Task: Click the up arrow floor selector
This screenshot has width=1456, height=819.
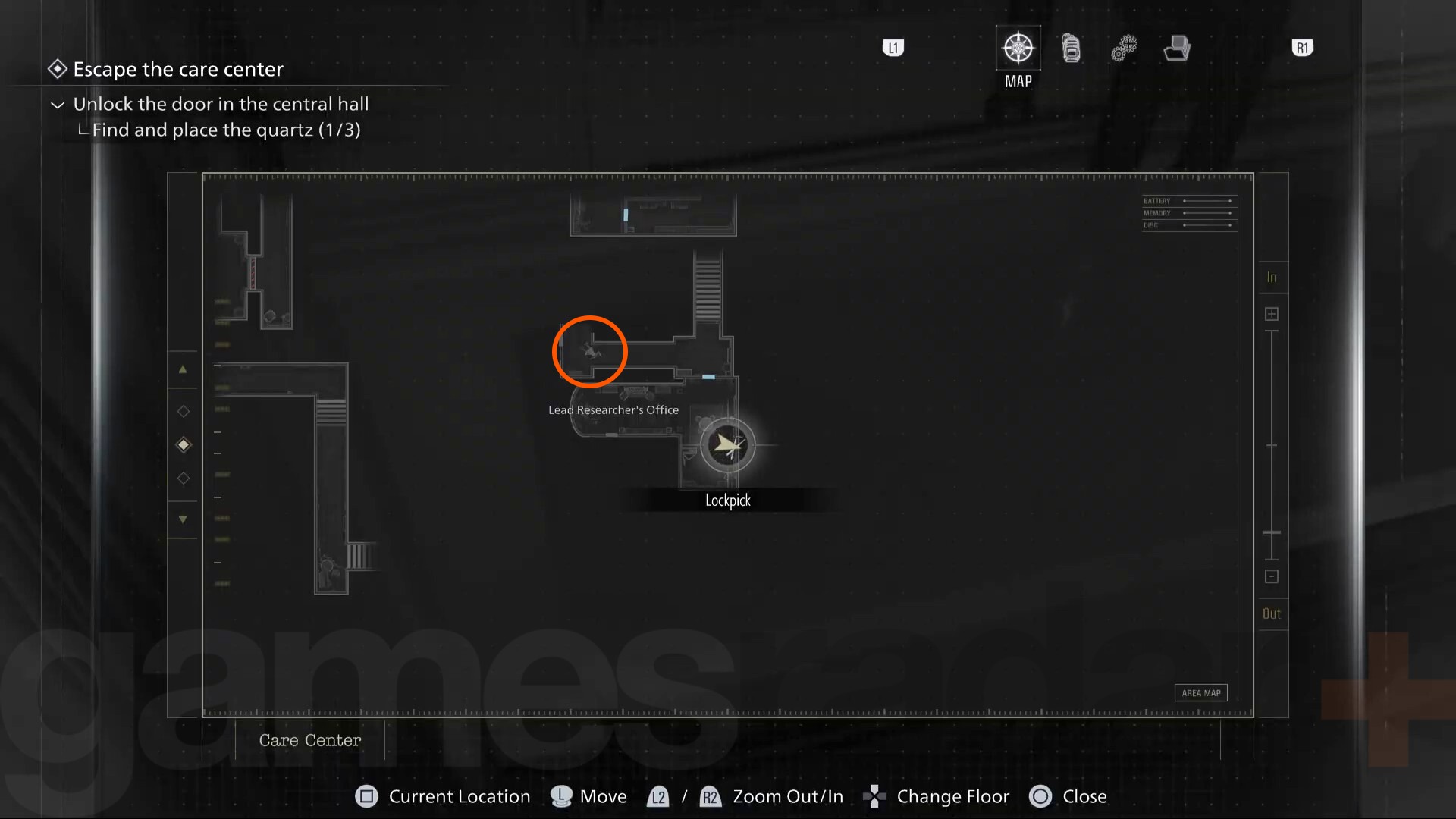Action: pyautogui.click(x=183, y=369)
